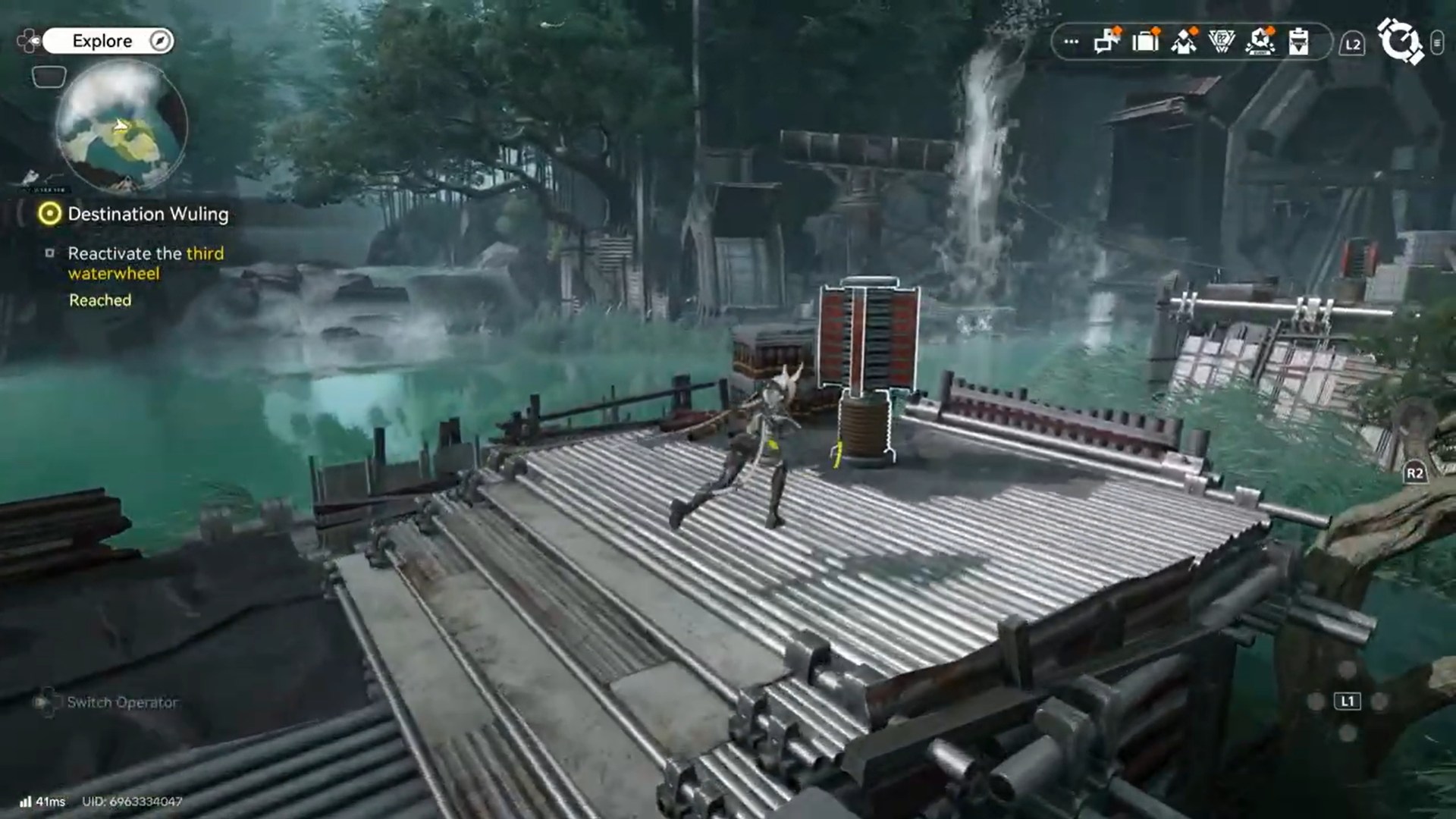Switch to Explore mode
The image size is (1456, 819).
[102, 41]
